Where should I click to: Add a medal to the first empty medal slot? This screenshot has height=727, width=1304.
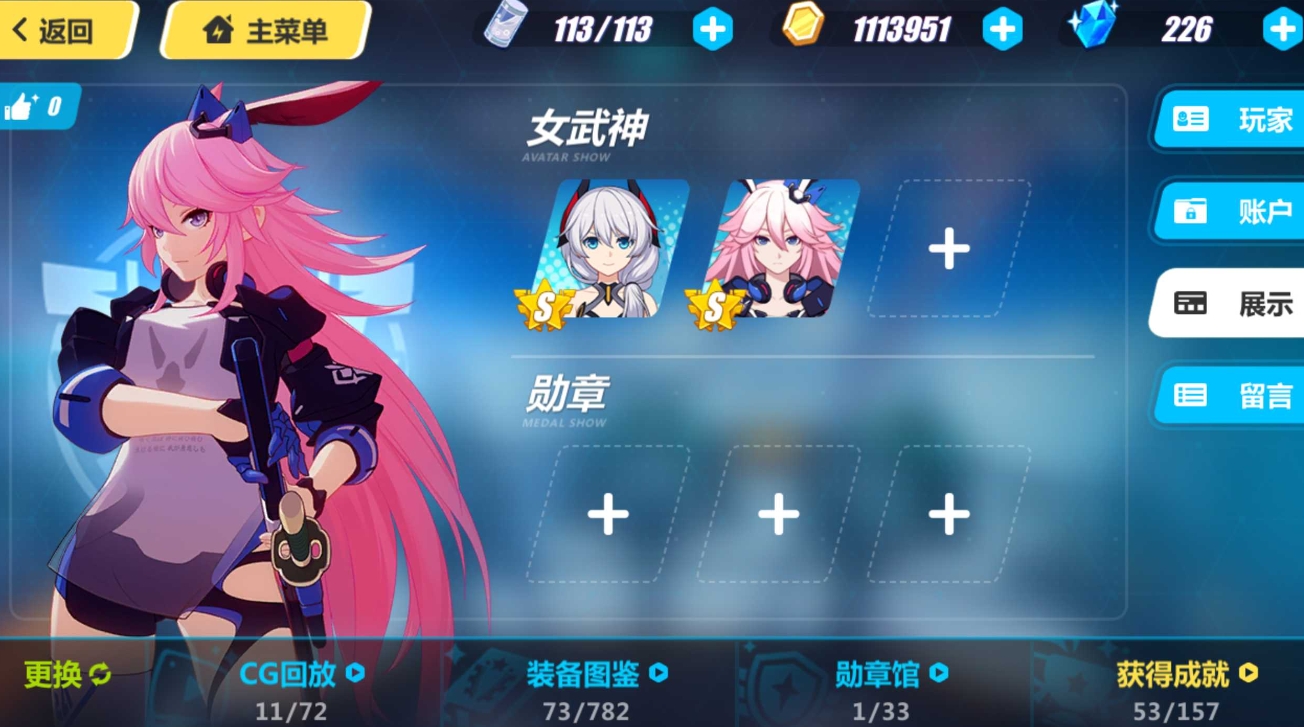[x=607, y=515]
